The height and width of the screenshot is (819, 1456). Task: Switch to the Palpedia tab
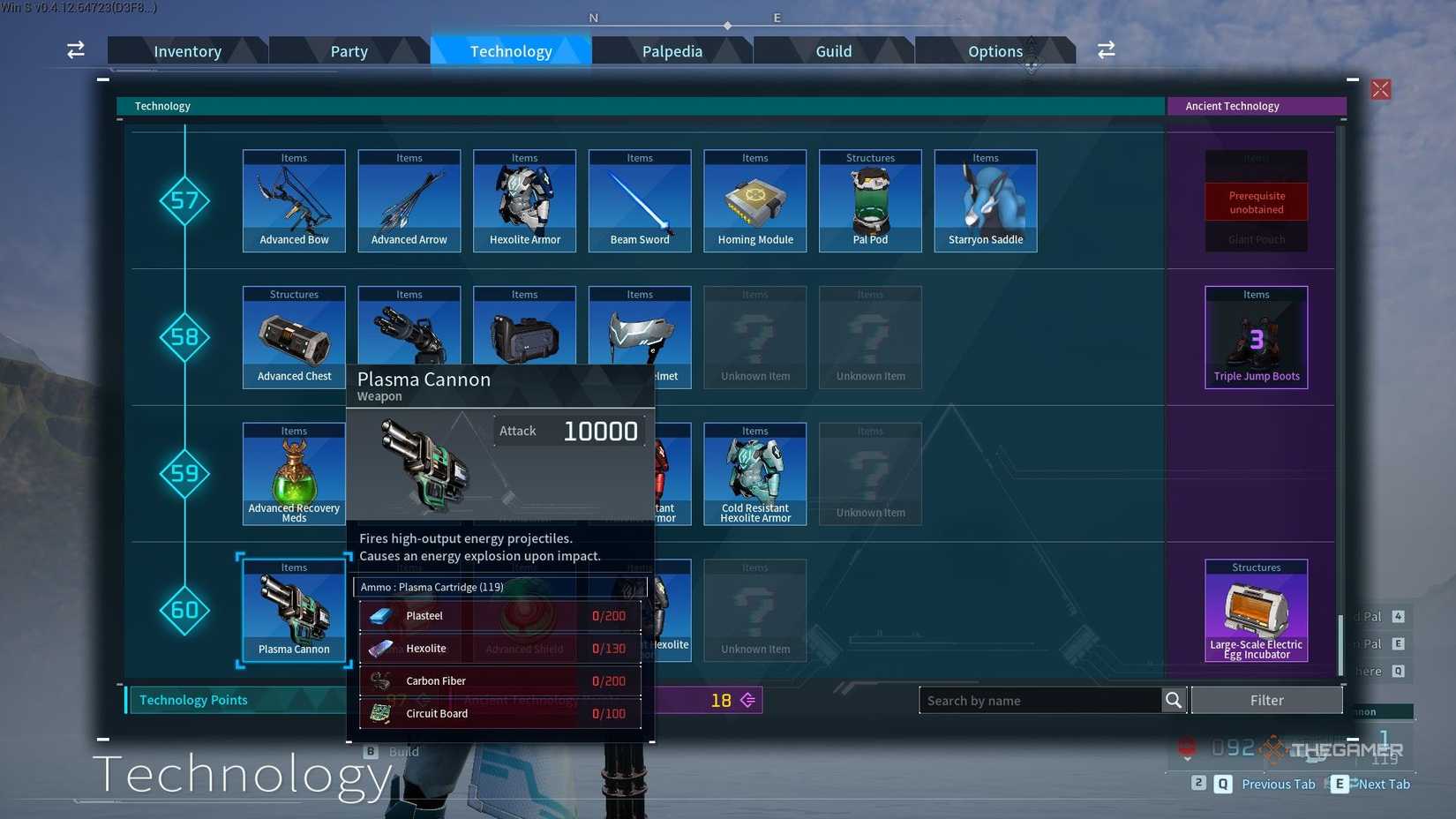point(672,50)
